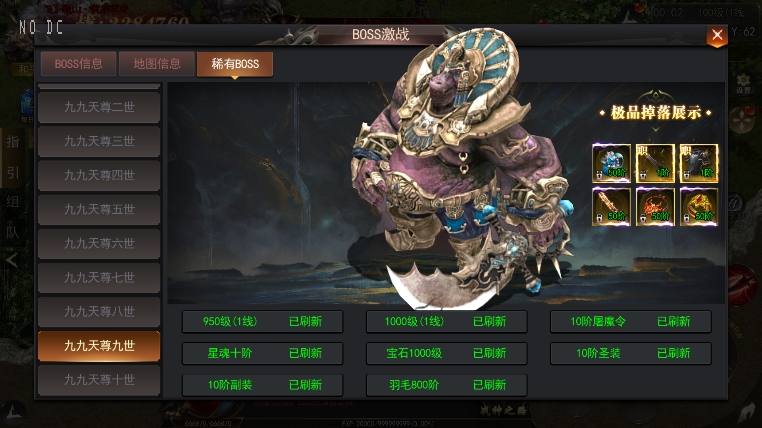
Task: Pick 九九天尊五世 in the list
Action: pyautogui.click(x=99, y=209)
